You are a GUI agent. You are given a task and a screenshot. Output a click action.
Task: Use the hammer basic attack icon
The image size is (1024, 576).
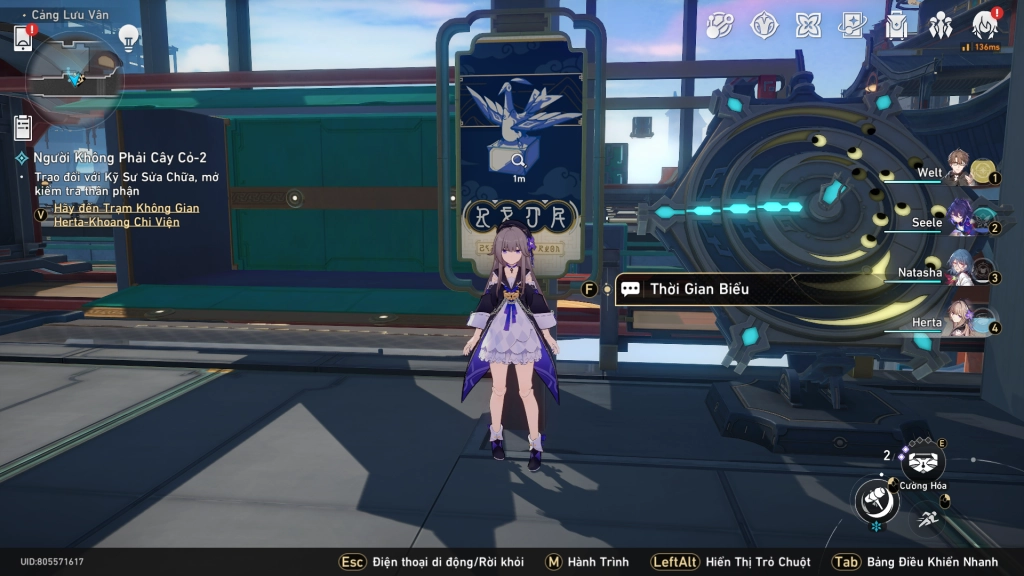(x=876, y=500)
